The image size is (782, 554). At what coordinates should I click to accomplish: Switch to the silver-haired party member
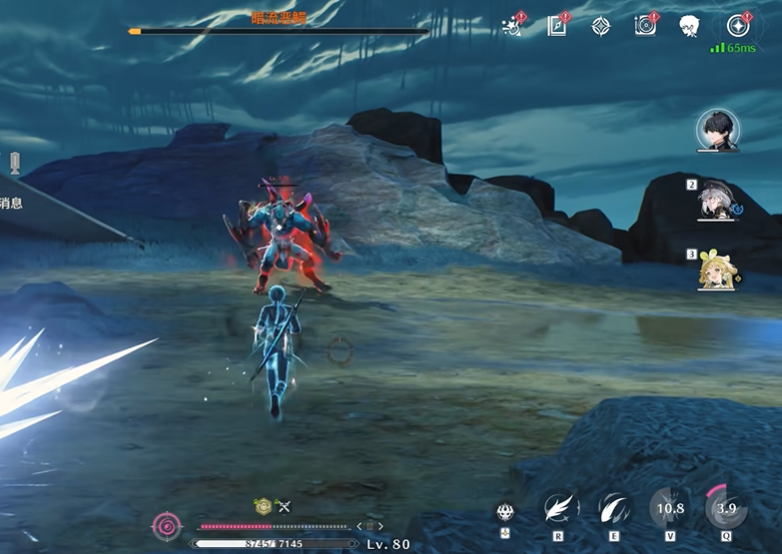tap(716, 201)
